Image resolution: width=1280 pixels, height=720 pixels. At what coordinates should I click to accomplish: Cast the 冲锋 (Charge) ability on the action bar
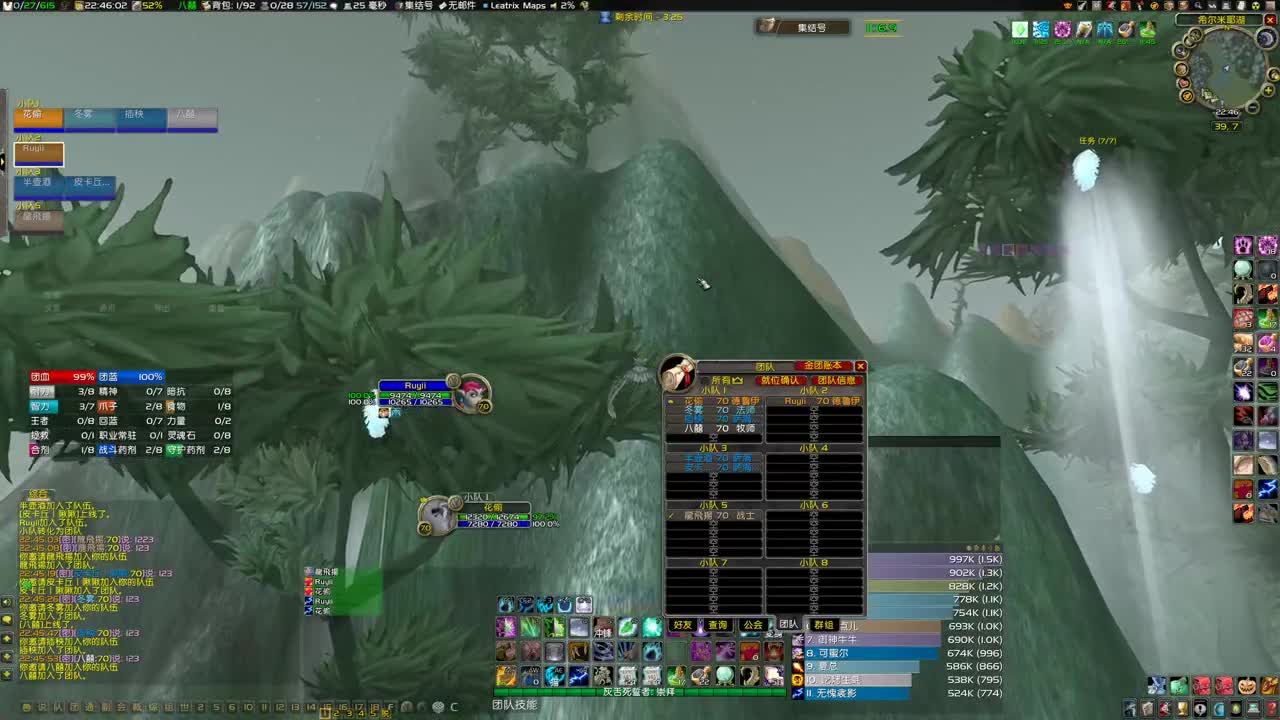(x=605, y=628)
